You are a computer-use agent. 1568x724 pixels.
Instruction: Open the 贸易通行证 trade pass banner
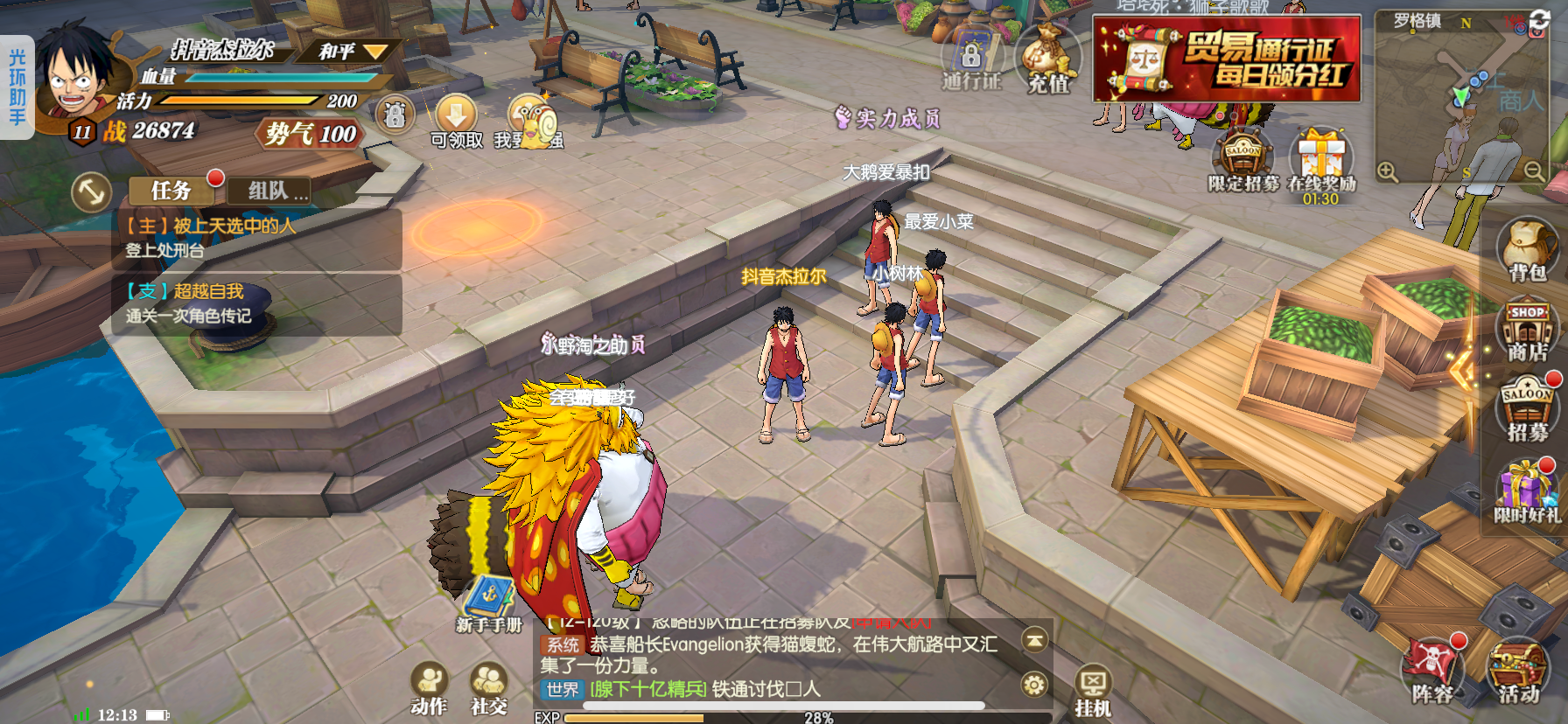pos(1227,59)
